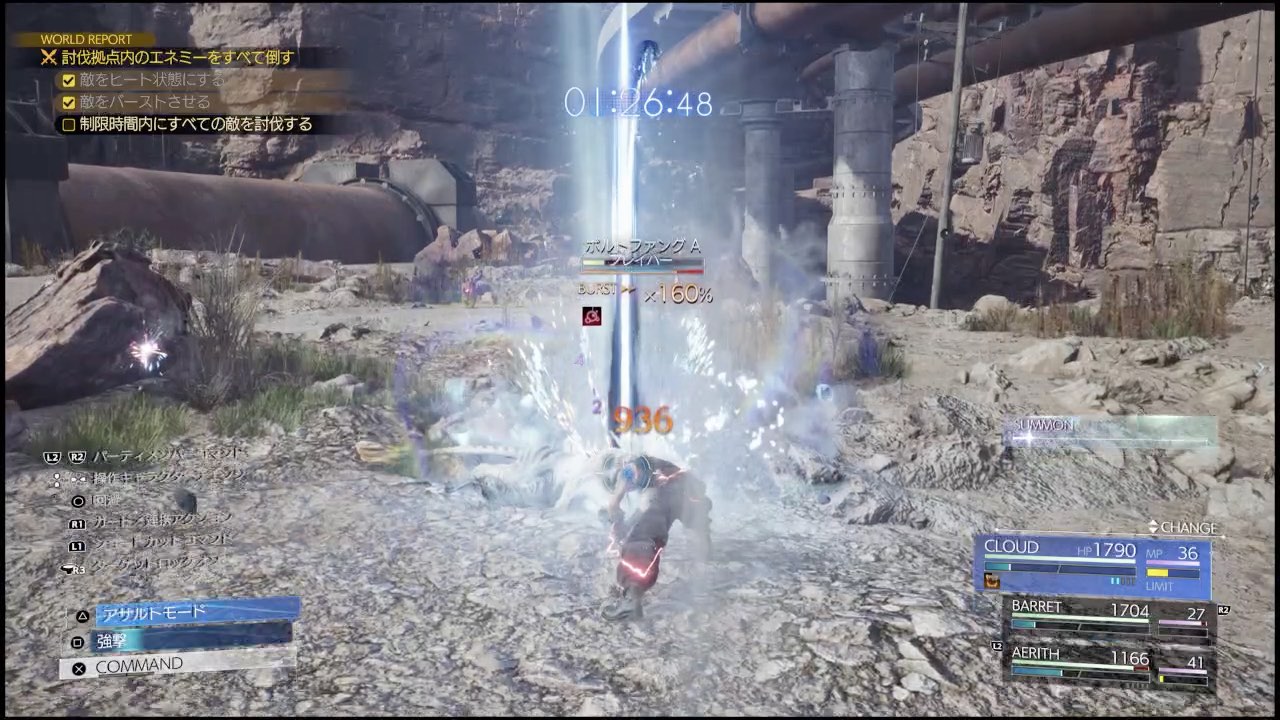Select the status effect icon on Cloud's panel

[992, 582]
